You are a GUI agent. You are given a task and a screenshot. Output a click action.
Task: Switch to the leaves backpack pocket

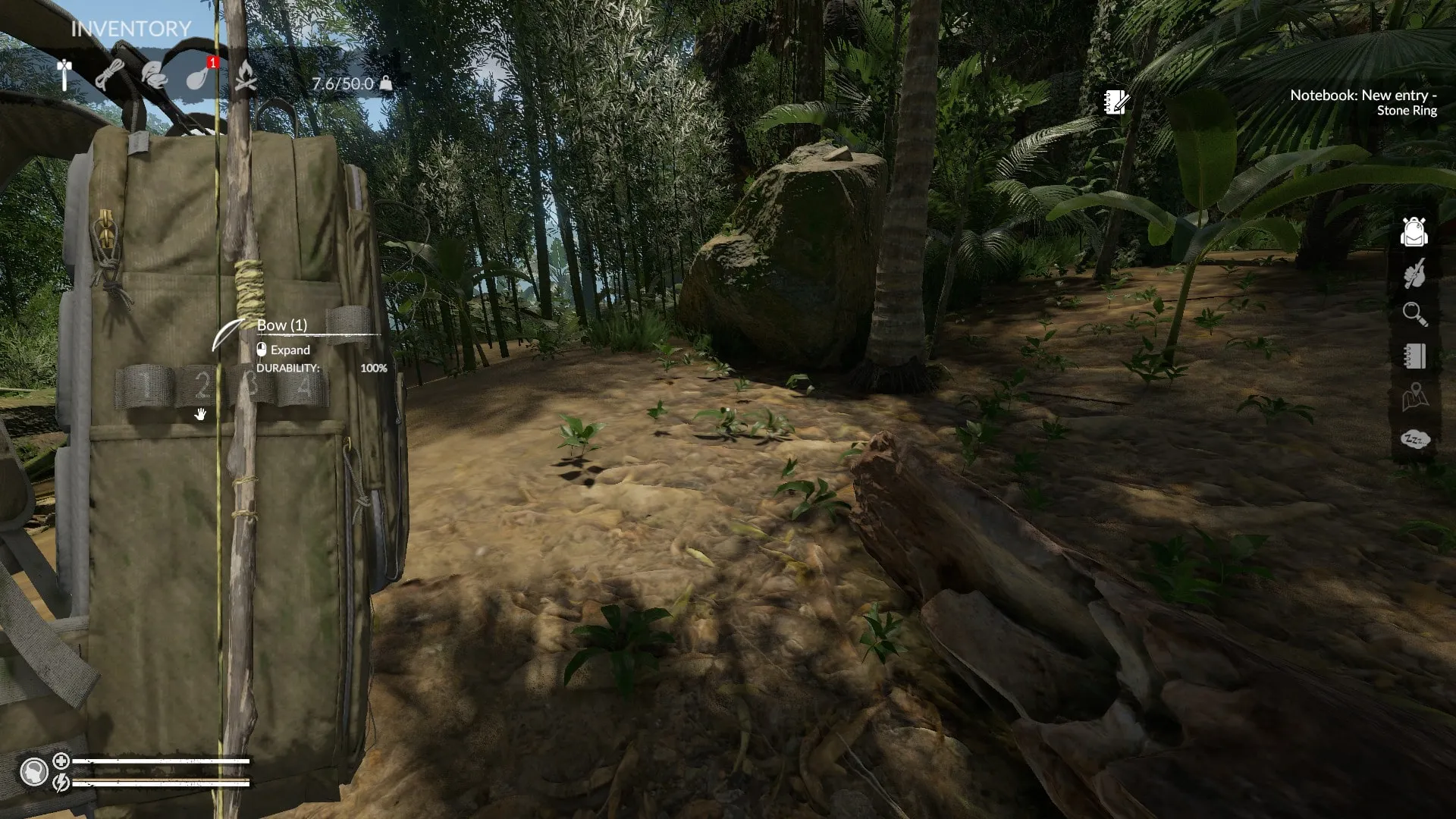coord(154,76)
